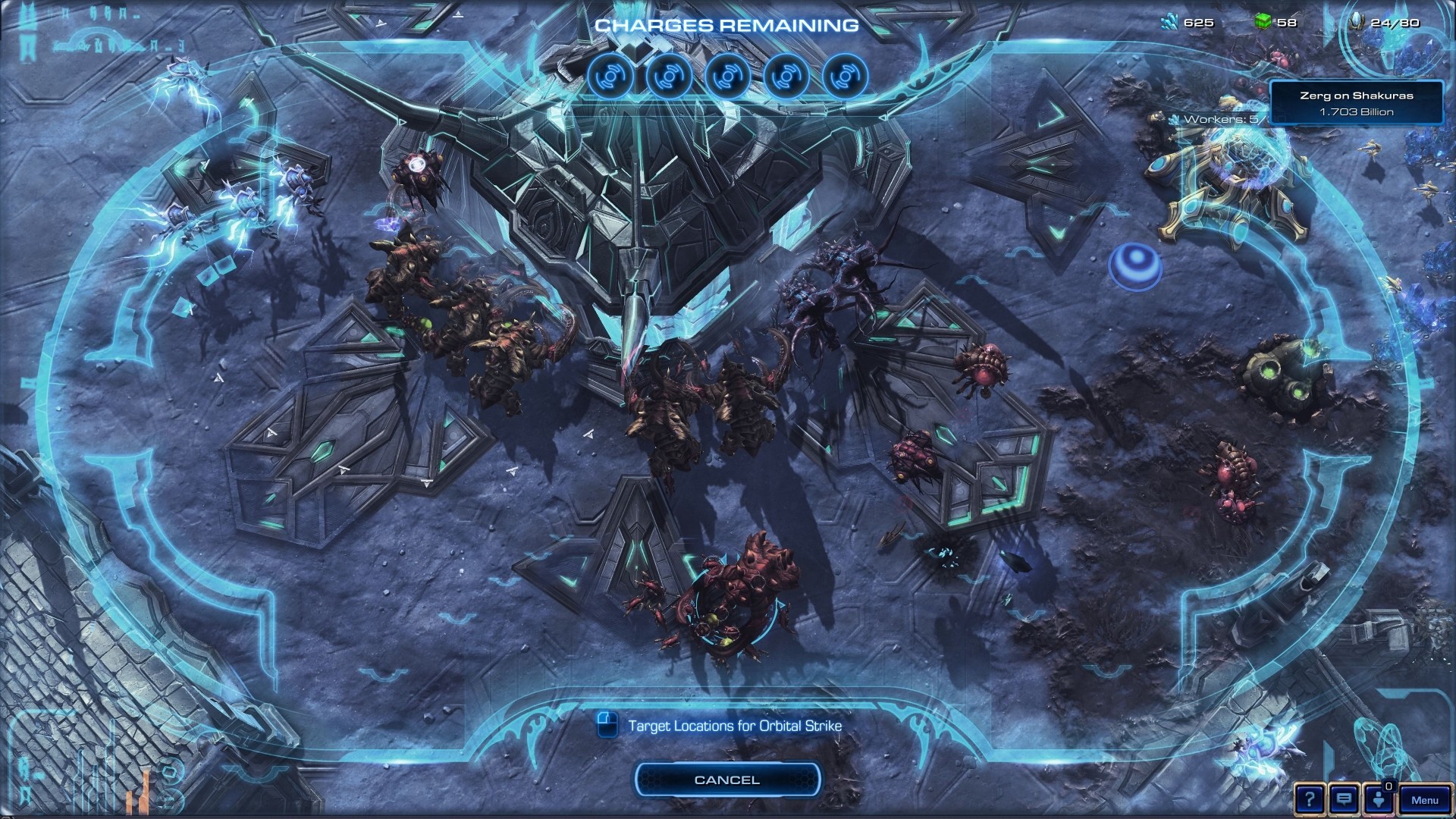Select the Zerg on Shakuras counter panel

pyautogui.click(x=1356, y=103)
